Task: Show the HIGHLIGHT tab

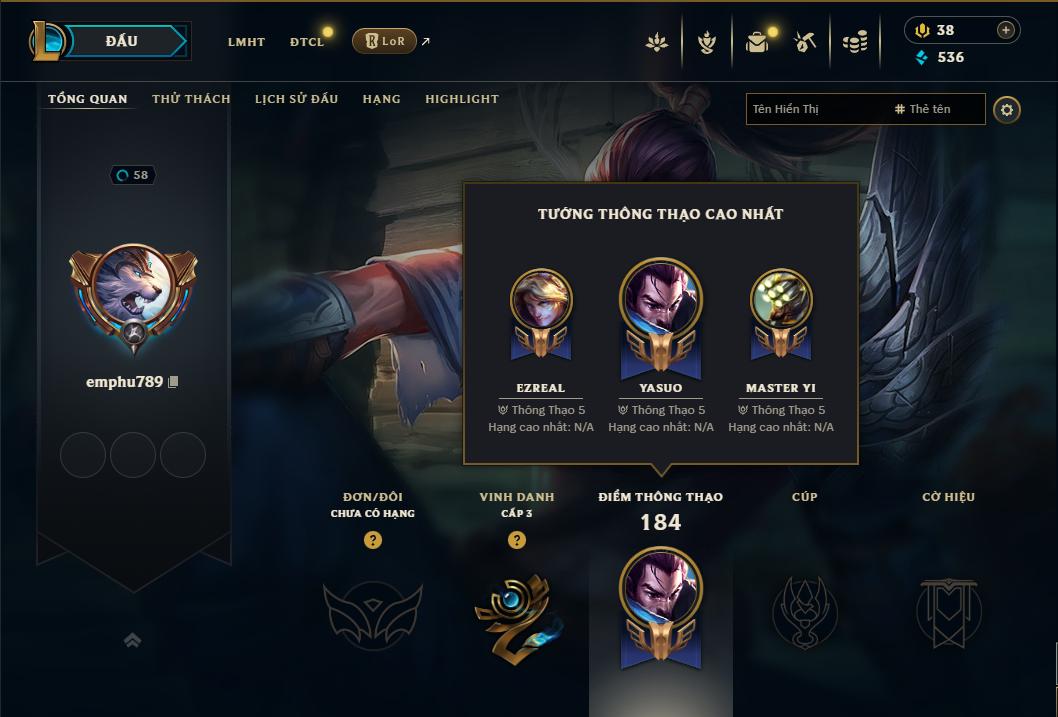Action: click(461, 99)
